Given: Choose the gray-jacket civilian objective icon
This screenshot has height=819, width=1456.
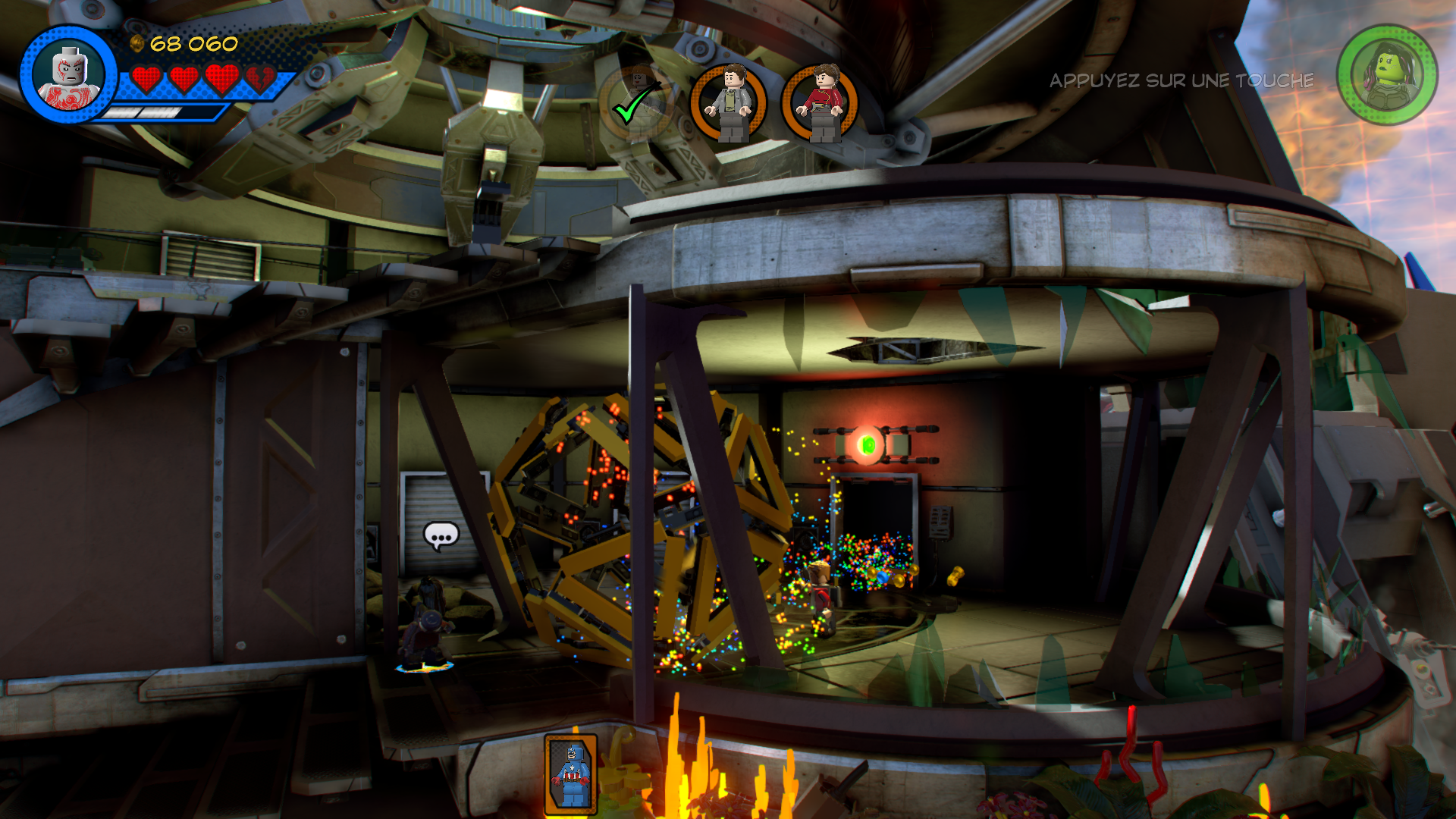Looking at the screenshot, I should point(728,103).
